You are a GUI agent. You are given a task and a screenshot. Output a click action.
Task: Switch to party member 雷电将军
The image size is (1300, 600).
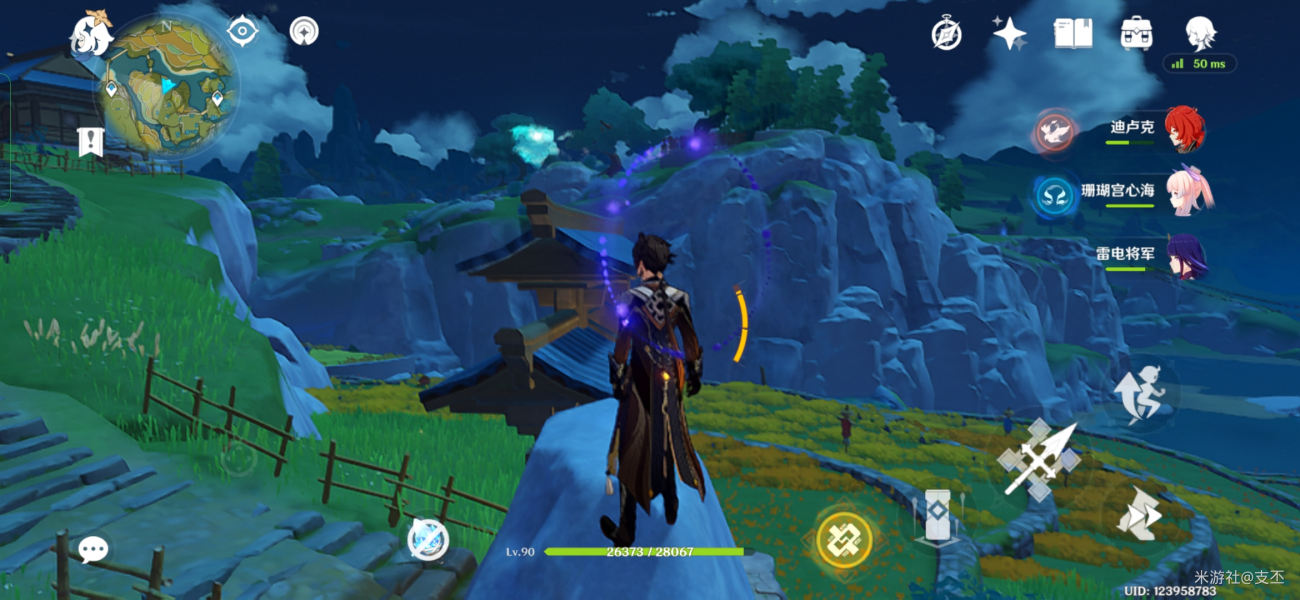point(1186,255)
